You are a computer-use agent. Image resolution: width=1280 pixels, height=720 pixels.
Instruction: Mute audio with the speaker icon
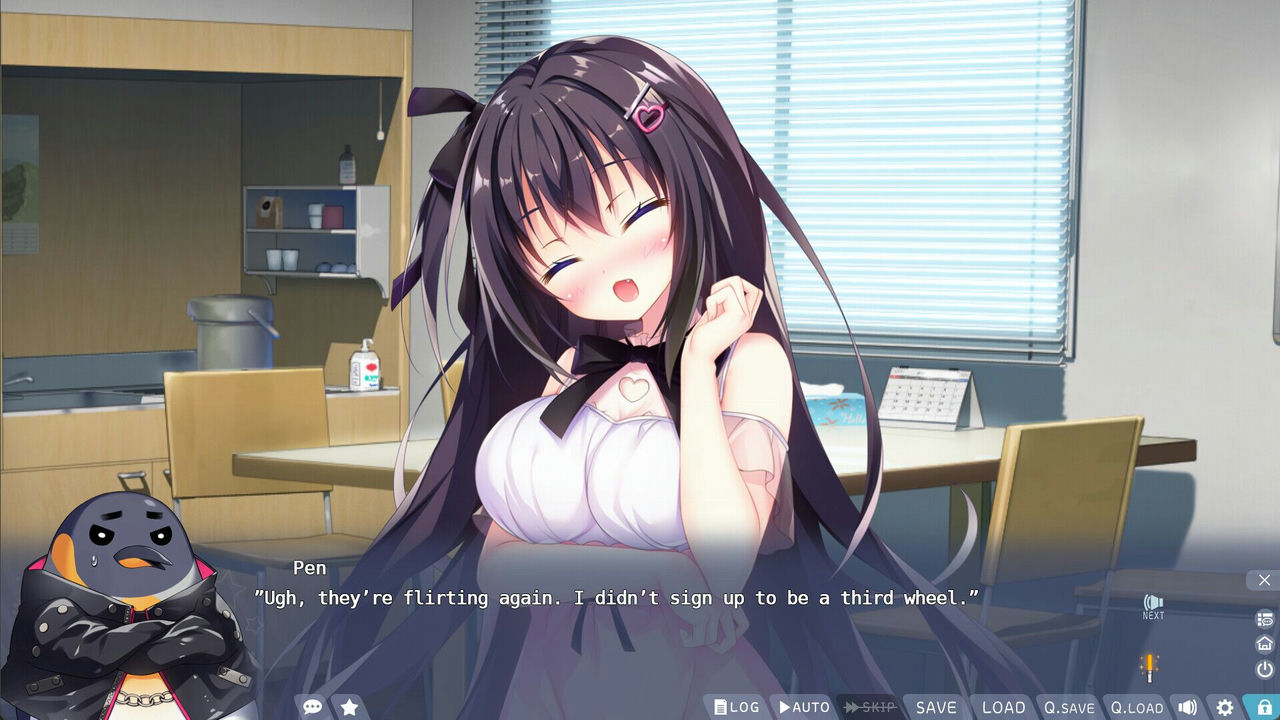1188,707
